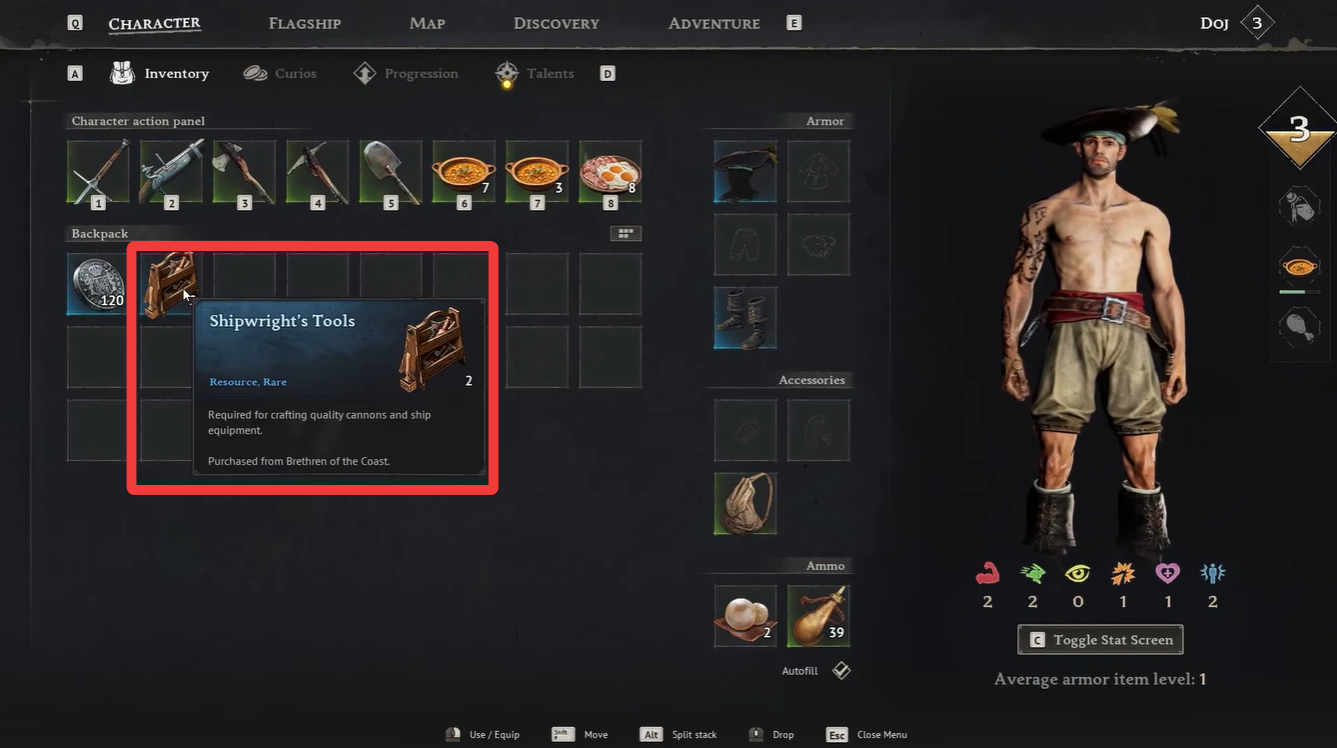Select the equipped boots in the Armor panel
Viewport: 1337px width, 748px height.
coord(744,317)
